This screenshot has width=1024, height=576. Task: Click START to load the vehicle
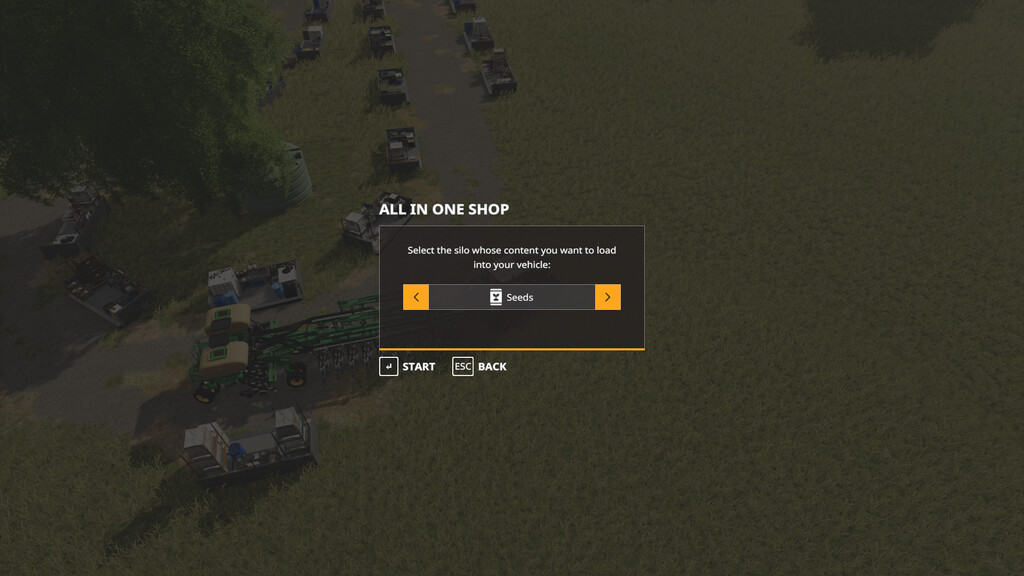pyautogui.click(x=407, y=367)
